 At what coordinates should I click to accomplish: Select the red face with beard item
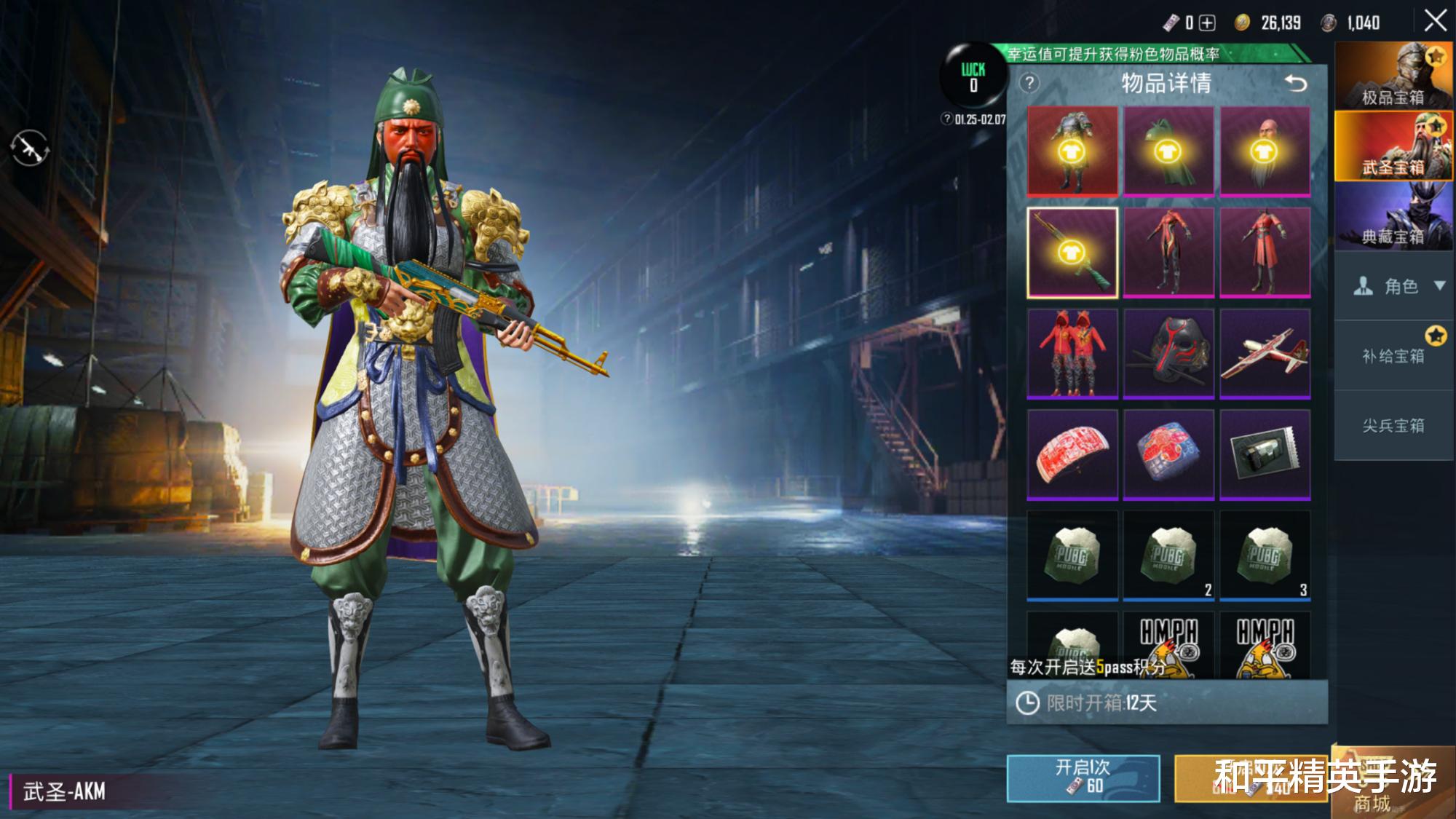[1265, 151]
